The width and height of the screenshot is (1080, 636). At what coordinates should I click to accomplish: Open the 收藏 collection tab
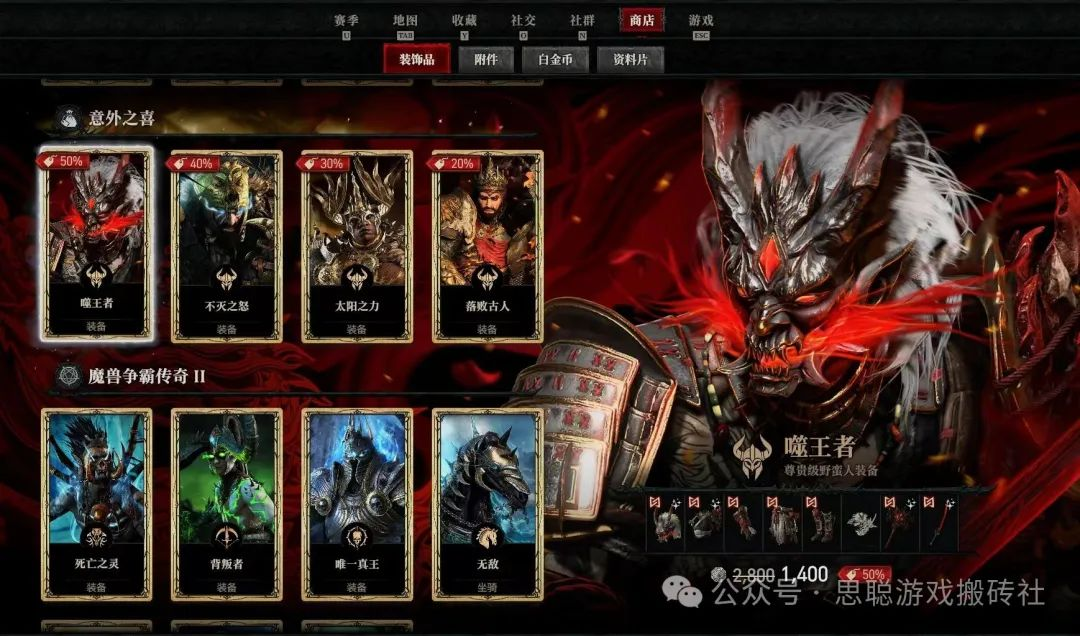tap(464, 20)
